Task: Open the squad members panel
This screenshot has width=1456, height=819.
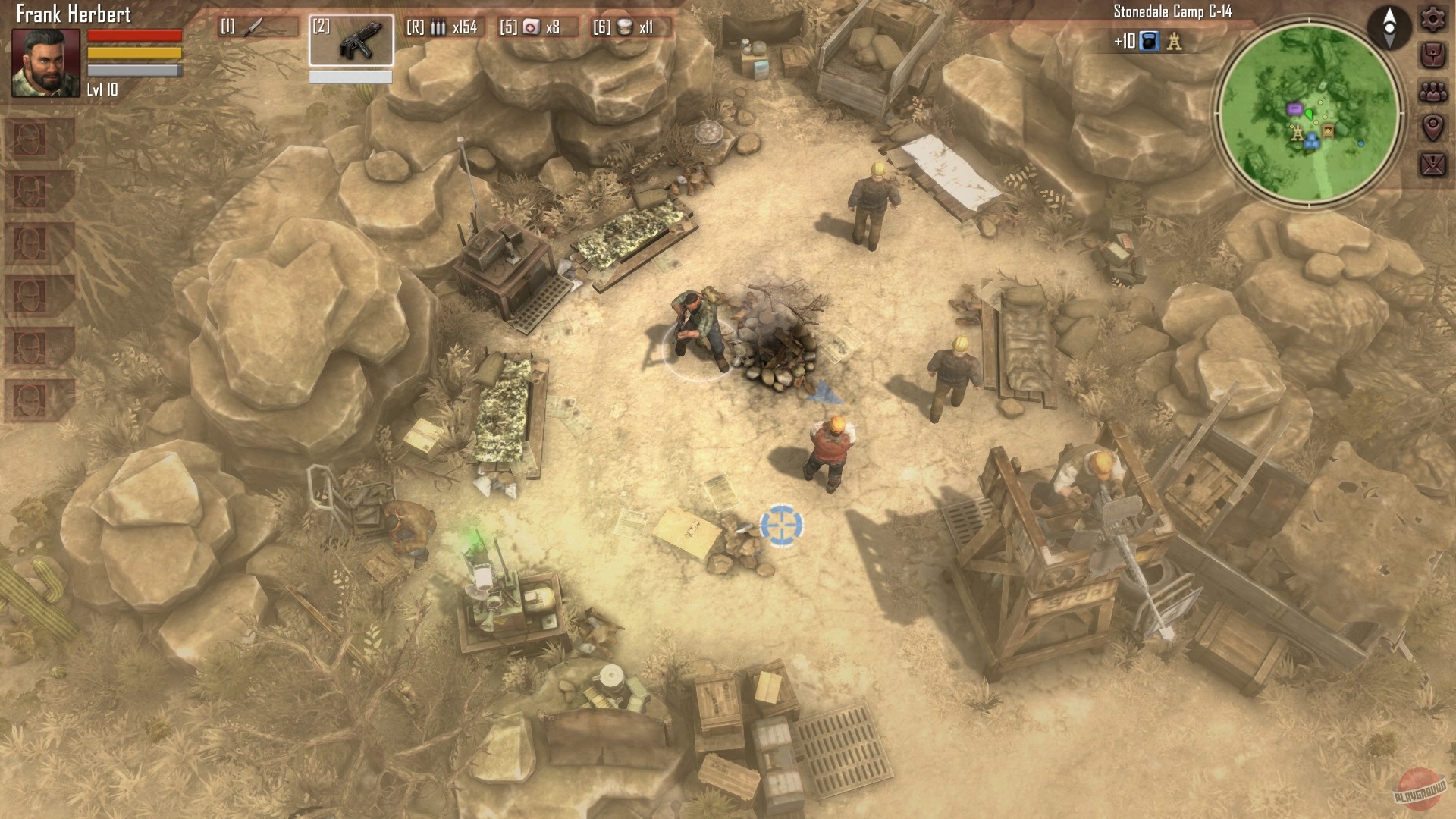Action: coord(1432,92)
